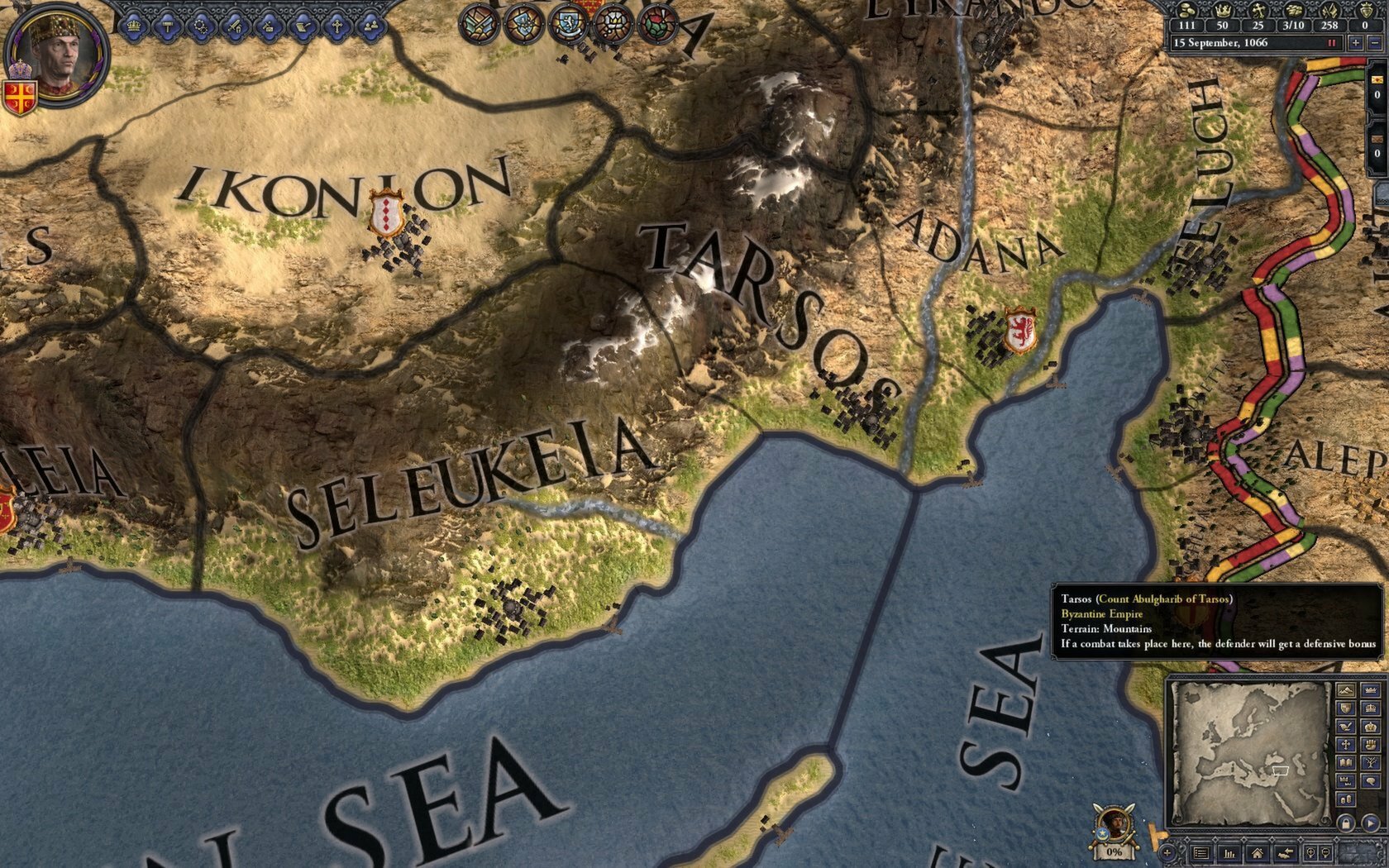Switch to the religion map mode (cross icon)

[1345, 745]
